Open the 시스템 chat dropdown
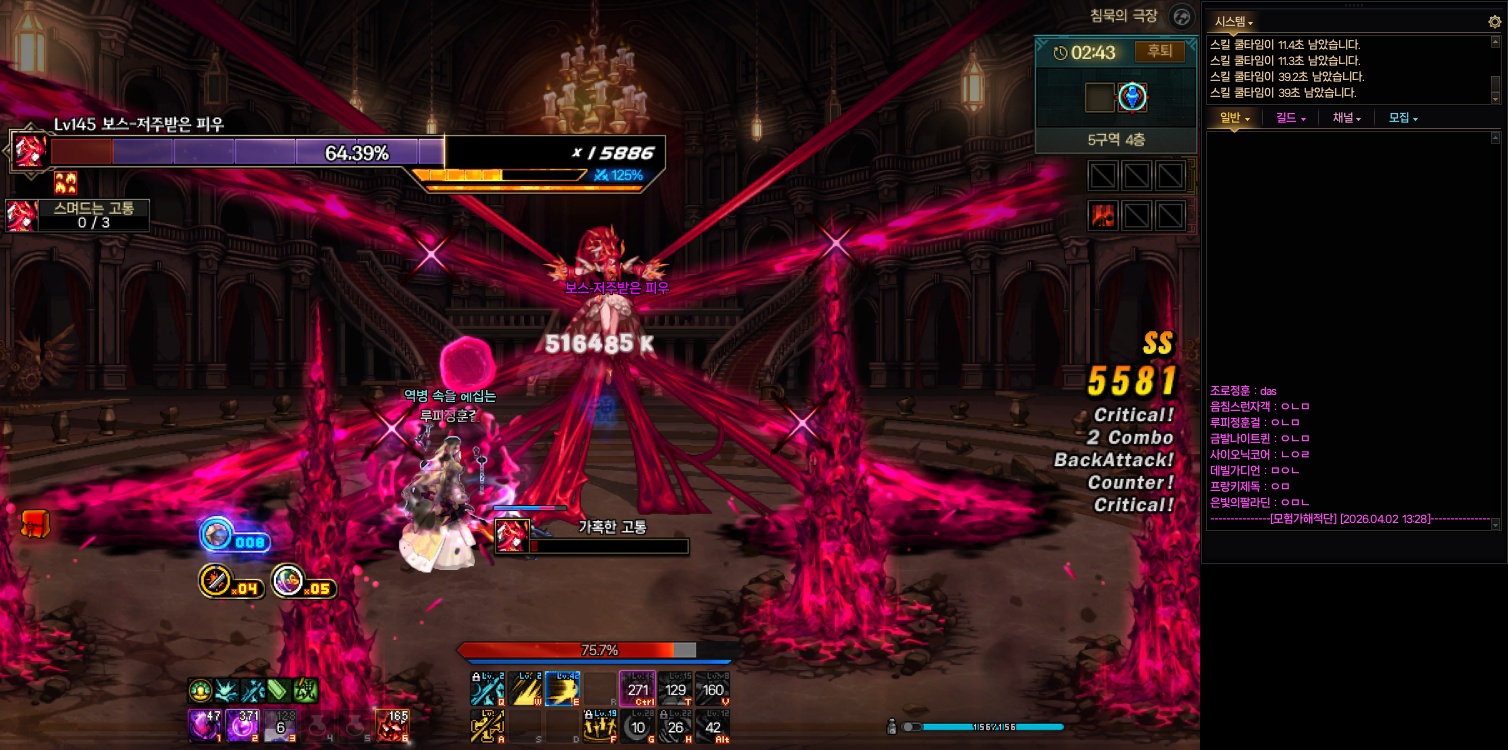This screenshot has height=750, width=1508. 1233,21
